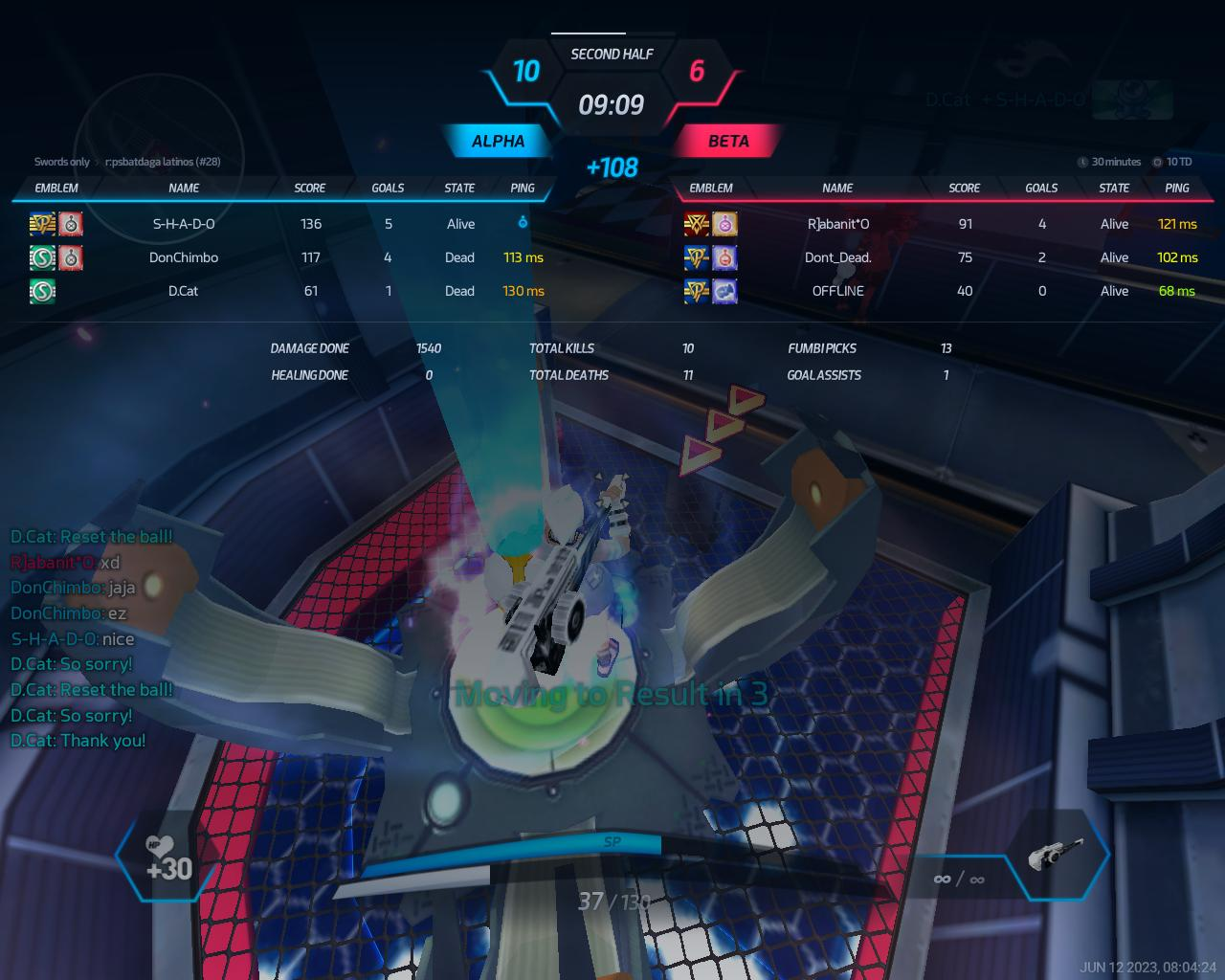
Task: Select the BETA team banner
Action: point(728,142)
